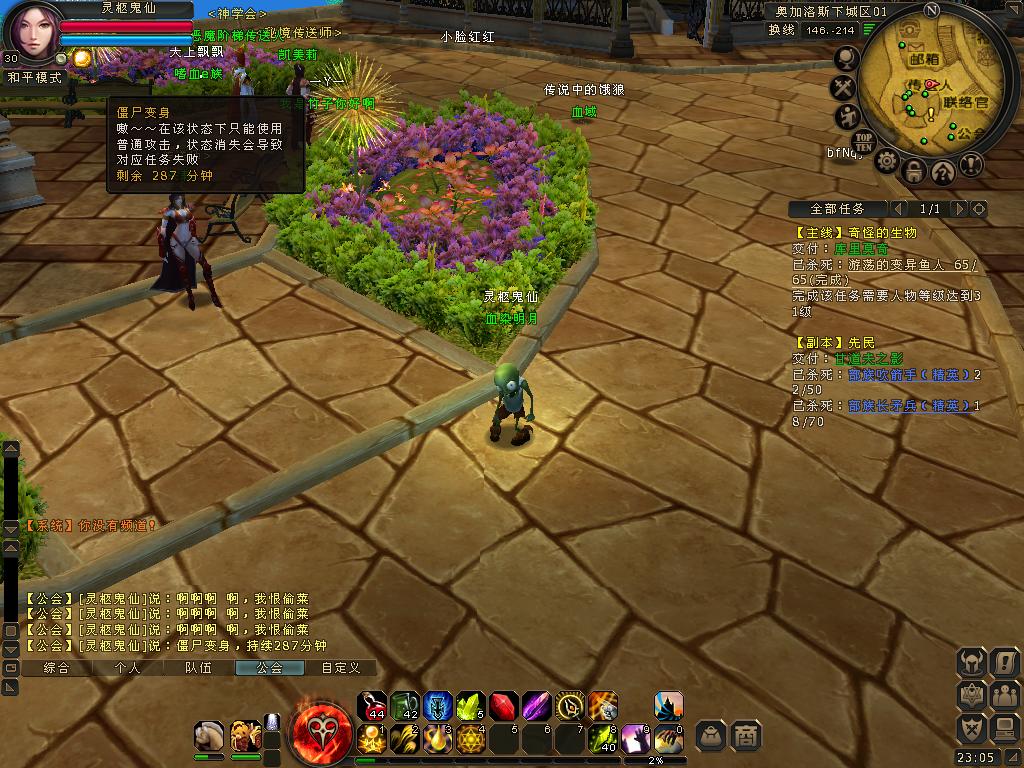This screenshot has width=1024, height=768.
Task: Use the red potion with count 44
Action: click(x=372, y=706)
